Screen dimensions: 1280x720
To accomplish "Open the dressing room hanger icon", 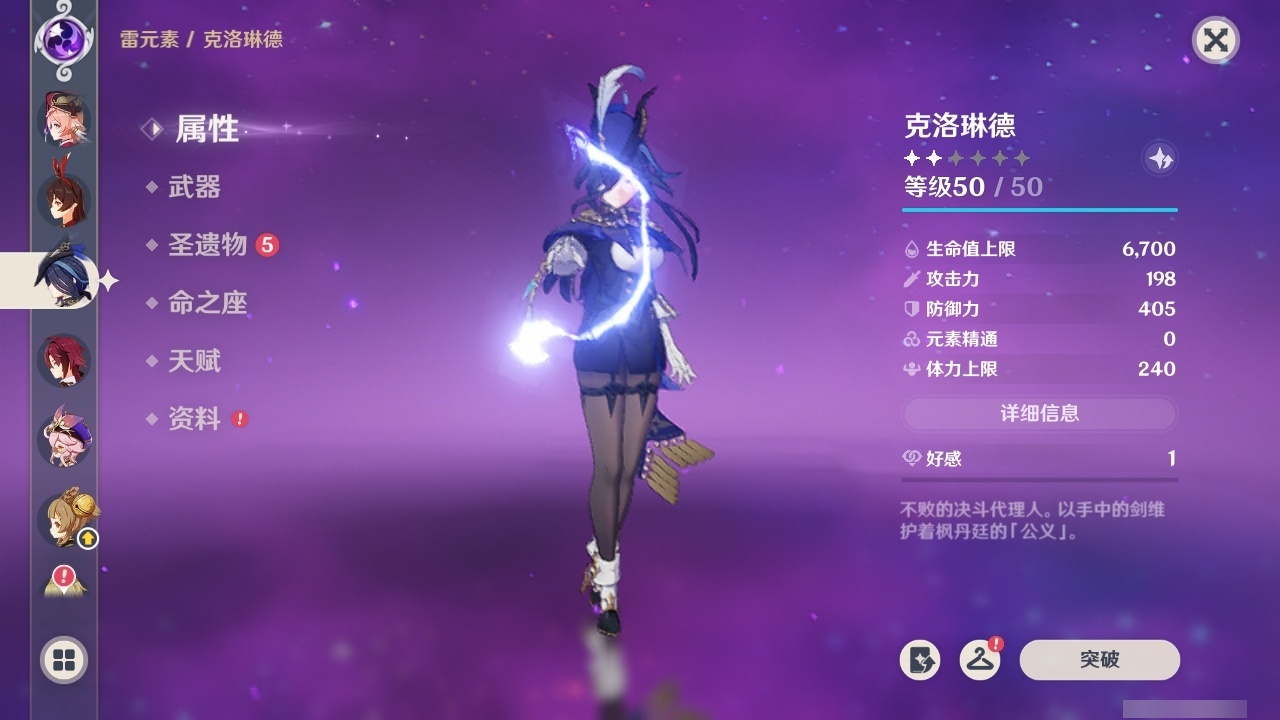I will (x=978, y=660).
